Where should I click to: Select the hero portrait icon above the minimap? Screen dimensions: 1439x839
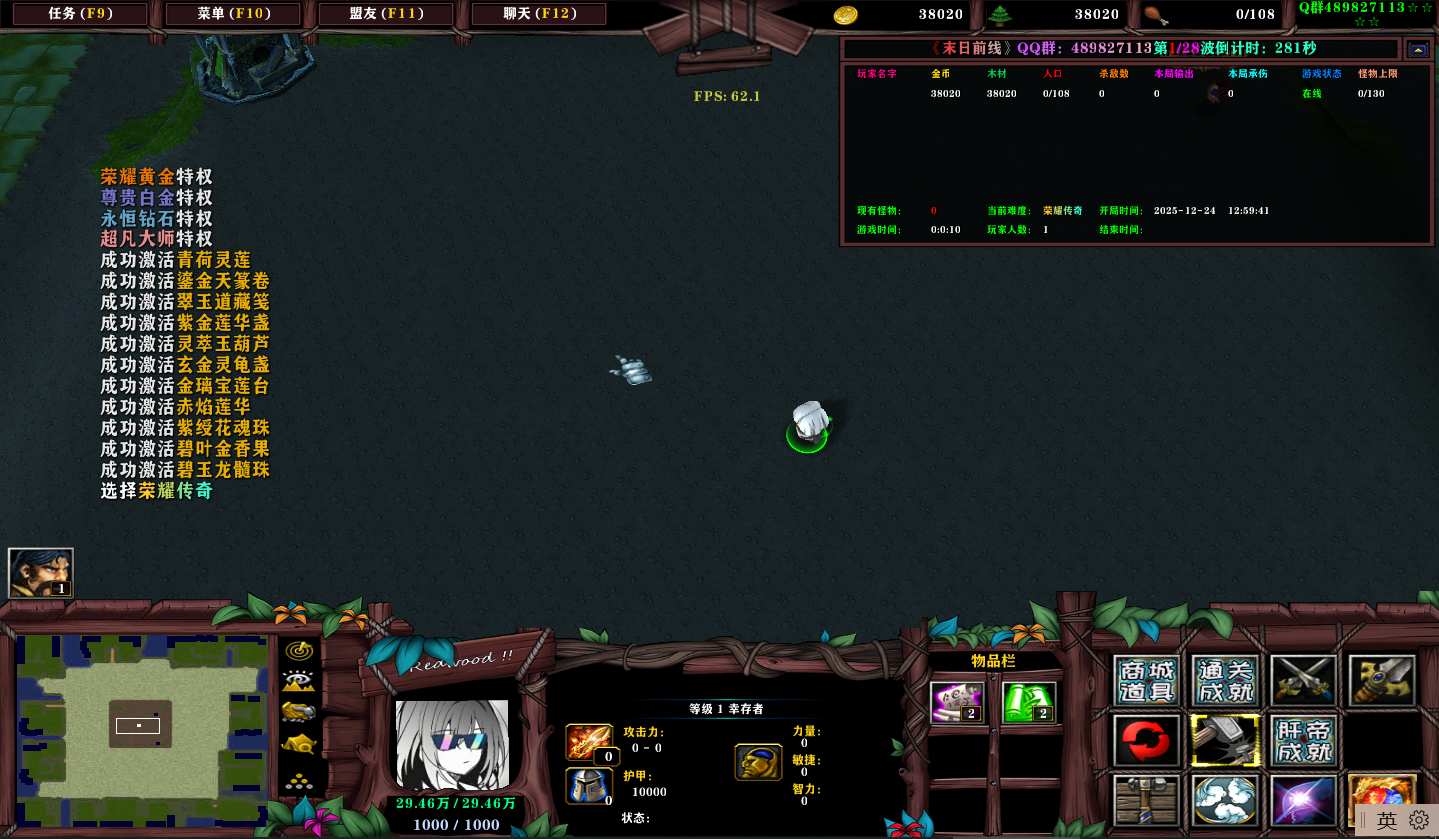click(41, 573)
